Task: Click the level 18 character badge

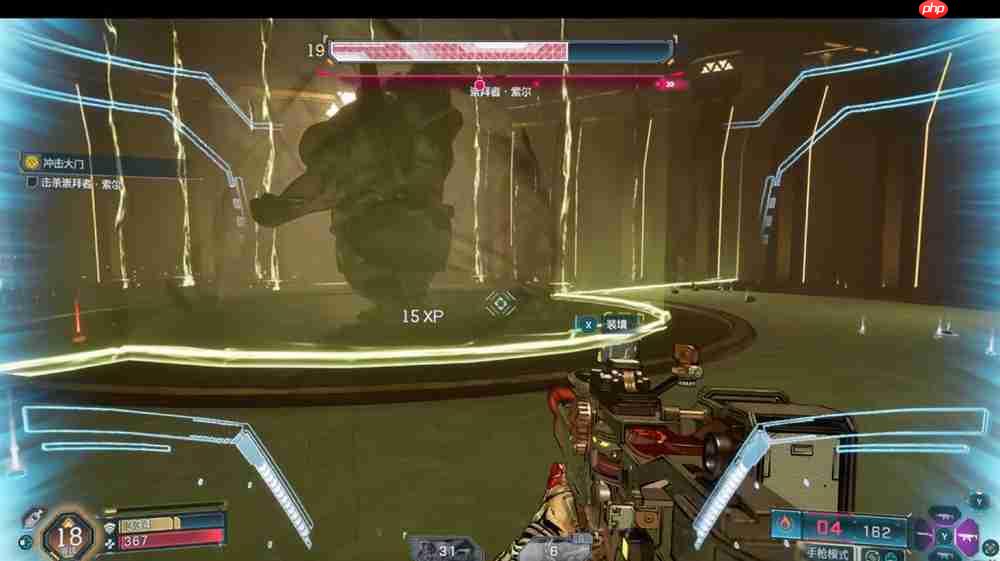Action: tap(69, 536)
